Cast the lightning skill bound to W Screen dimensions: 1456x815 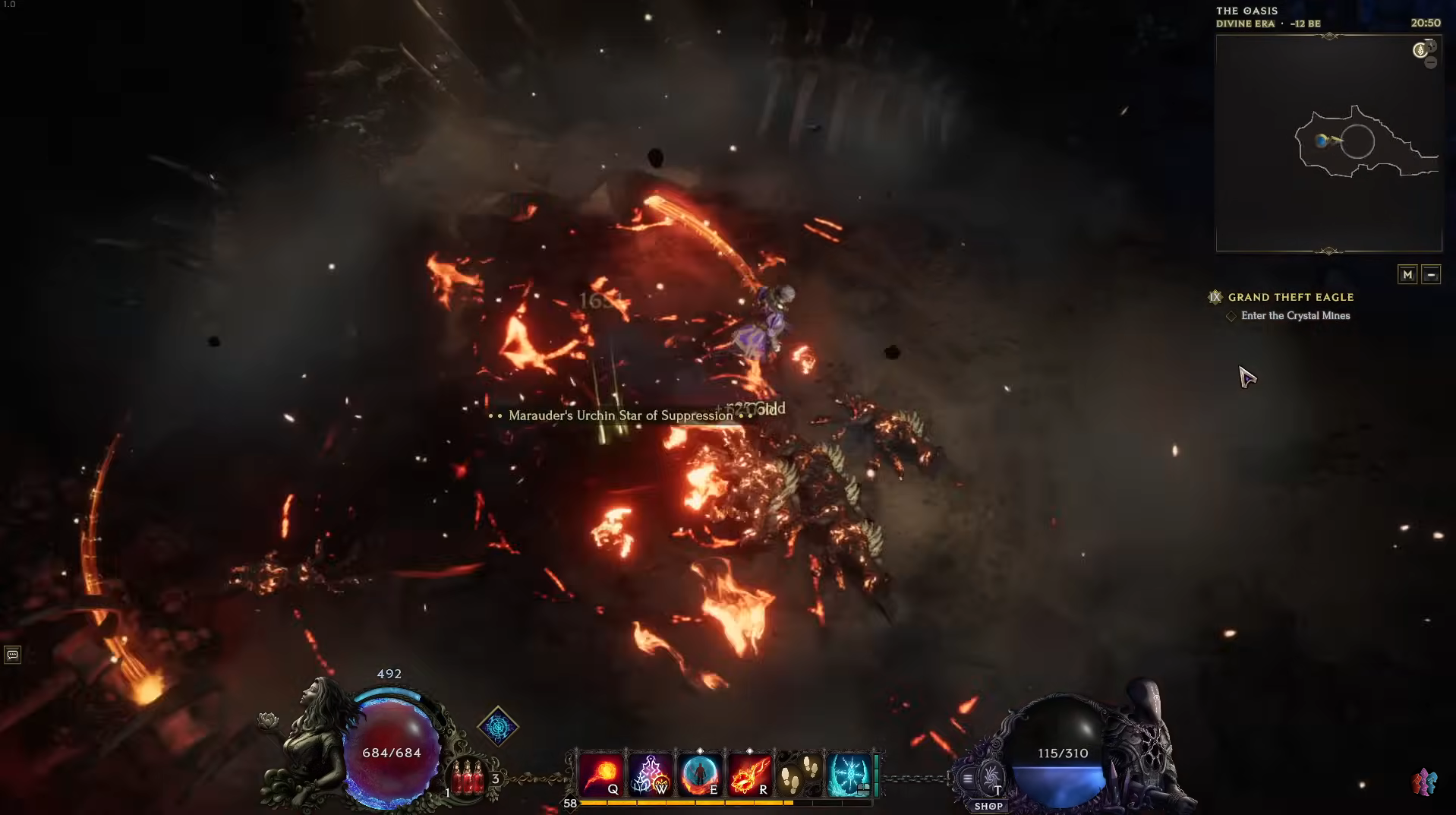click(651, 775)
